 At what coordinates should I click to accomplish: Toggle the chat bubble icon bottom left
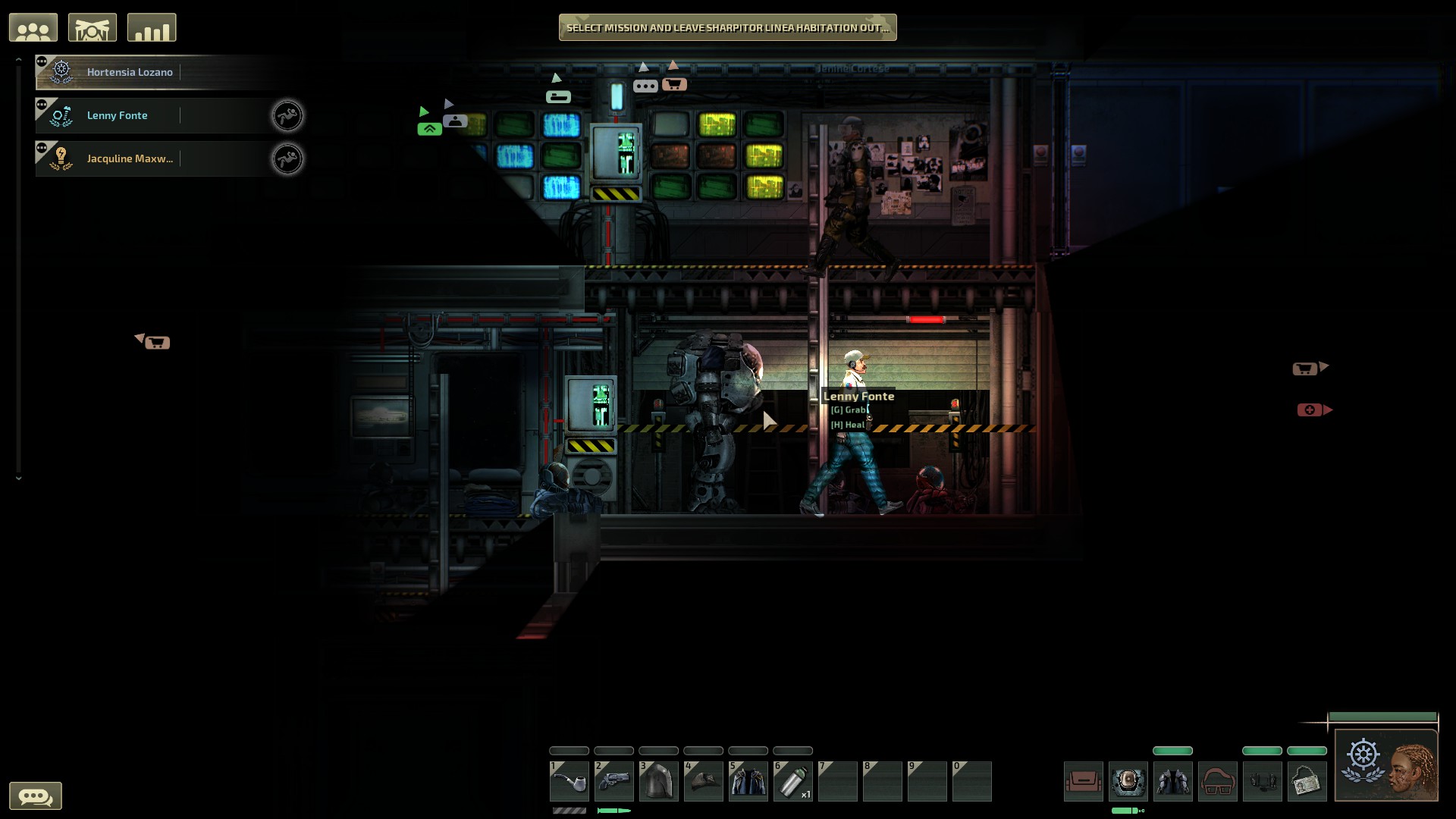pyautogui.click(x=37, y=795)
